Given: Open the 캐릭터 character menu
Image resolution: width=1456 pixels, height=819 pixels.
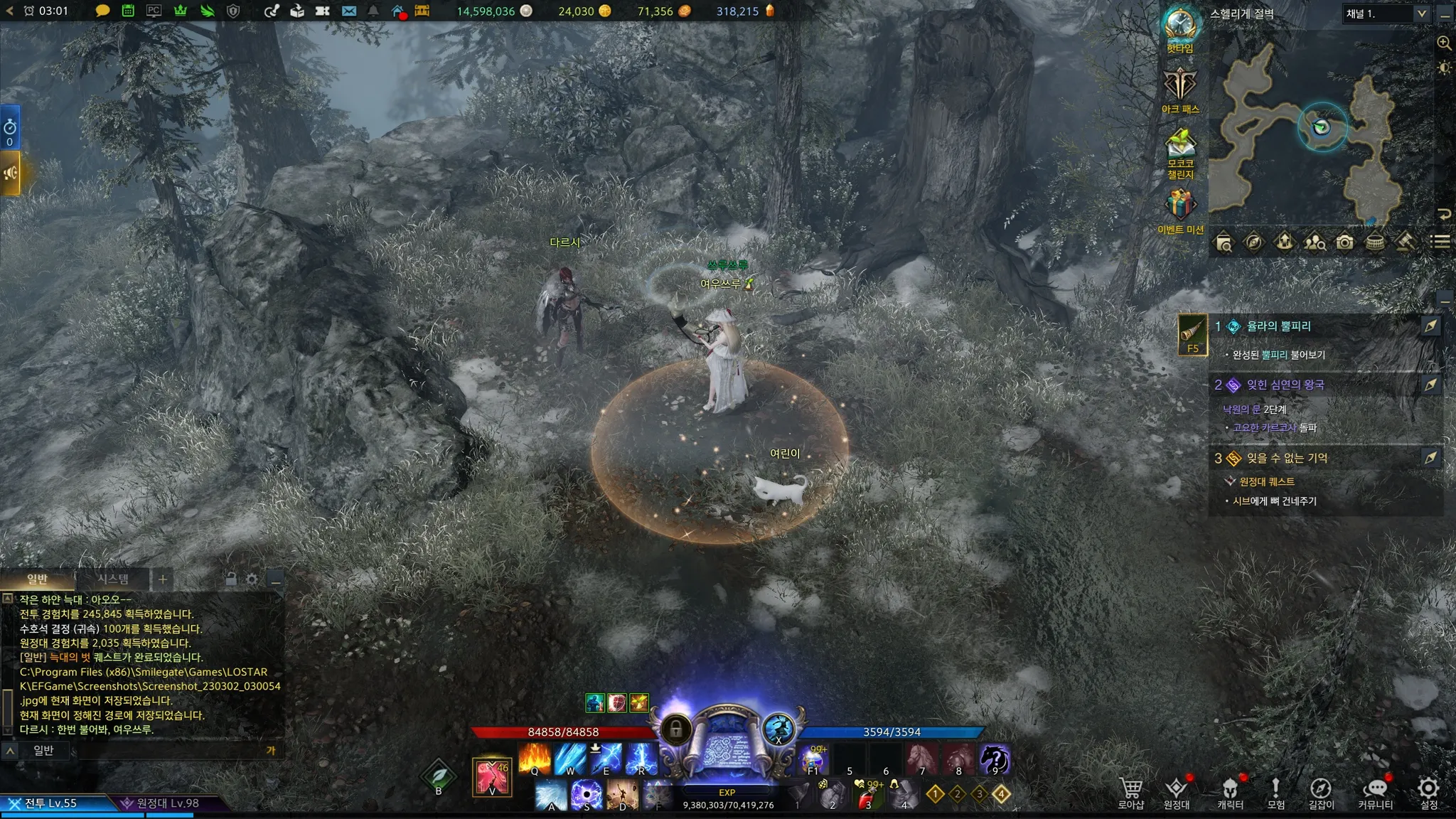Looking at the screenshot, I should click(1230, 792).
